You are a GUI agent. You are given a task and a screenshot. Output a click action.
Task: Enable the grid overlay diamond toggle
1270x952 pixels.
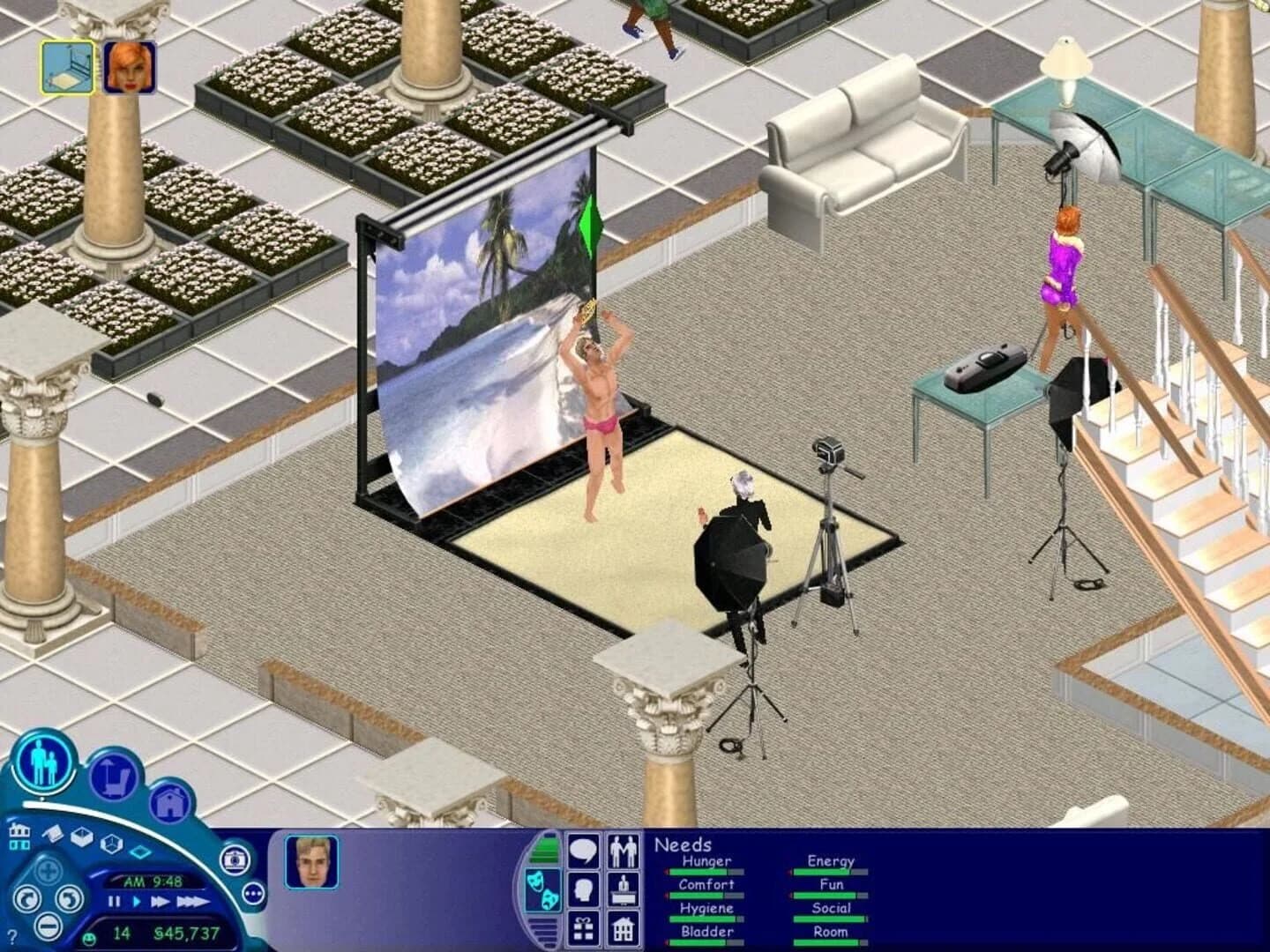[140, 852]
